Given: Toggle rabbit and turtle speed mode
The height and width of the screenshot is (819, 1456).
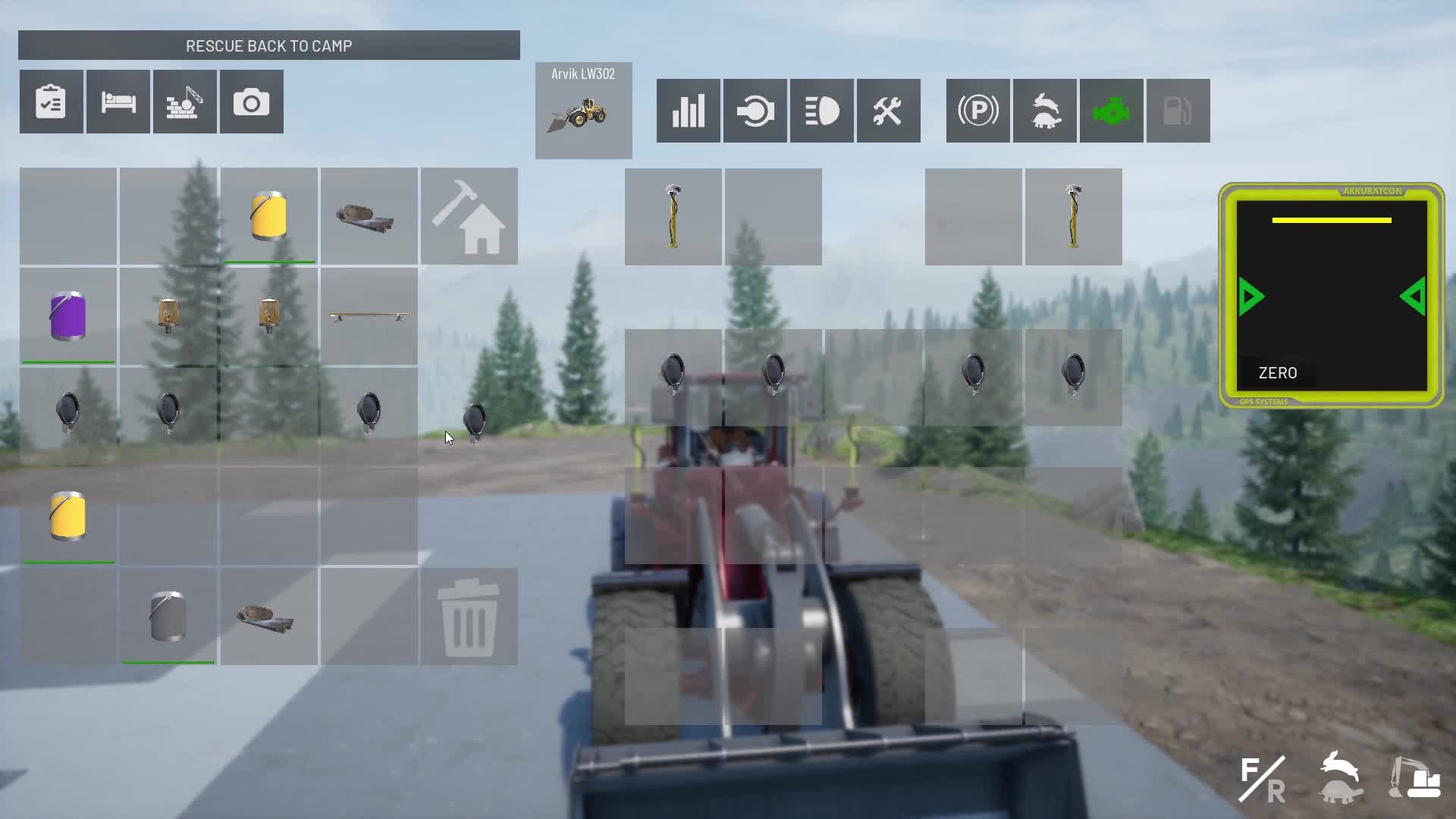Looking at the screenshot, I should tap(1044, 111).
